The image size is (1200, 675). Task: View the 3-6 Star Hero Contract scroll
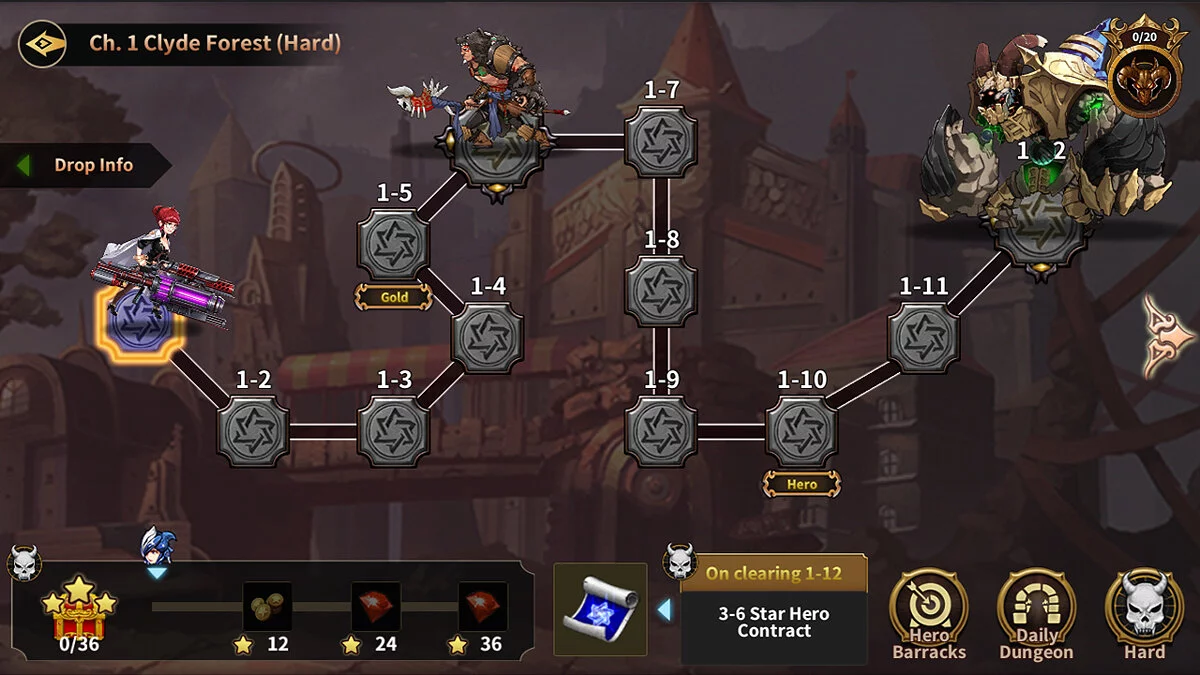[x=600, y=609]
